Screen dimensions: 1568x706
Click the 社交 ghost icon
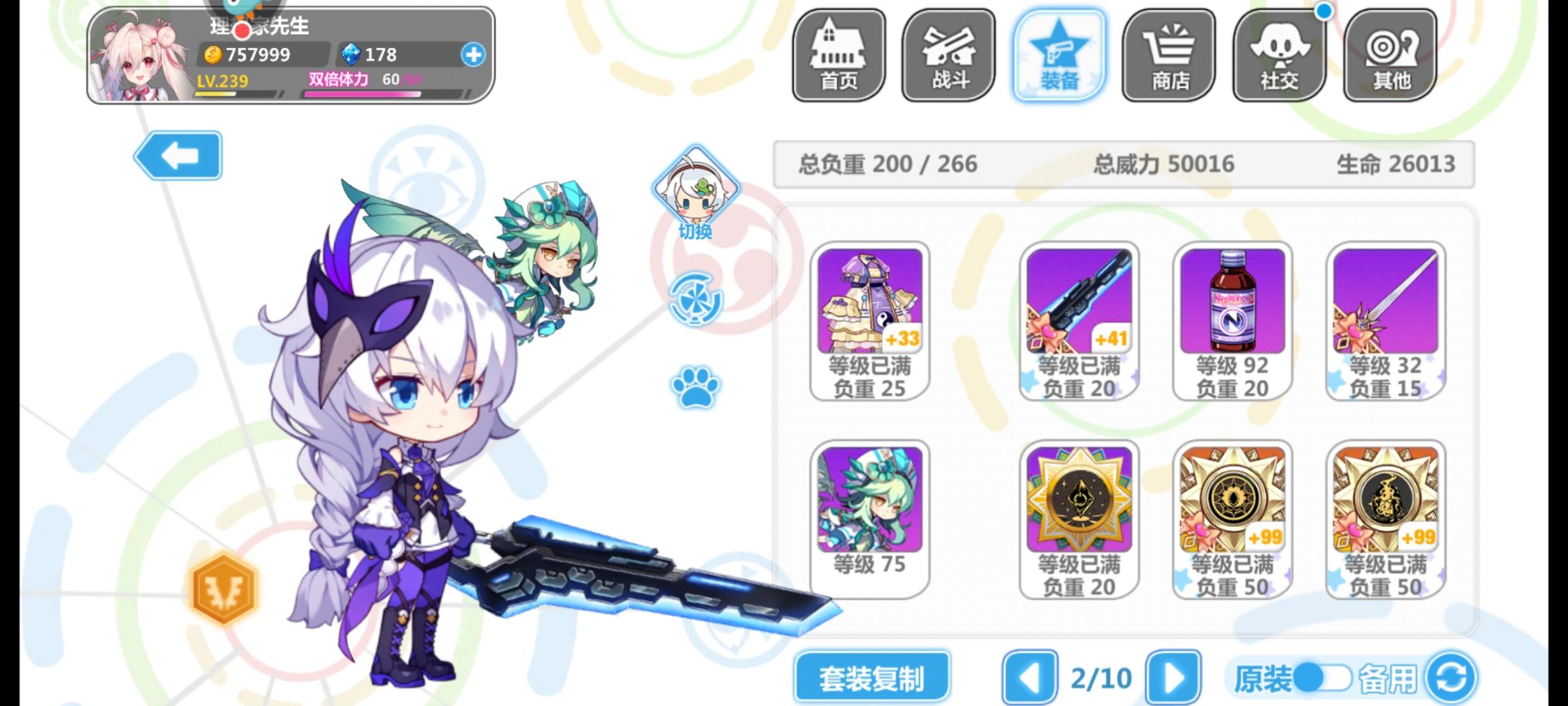(1279, 56)
